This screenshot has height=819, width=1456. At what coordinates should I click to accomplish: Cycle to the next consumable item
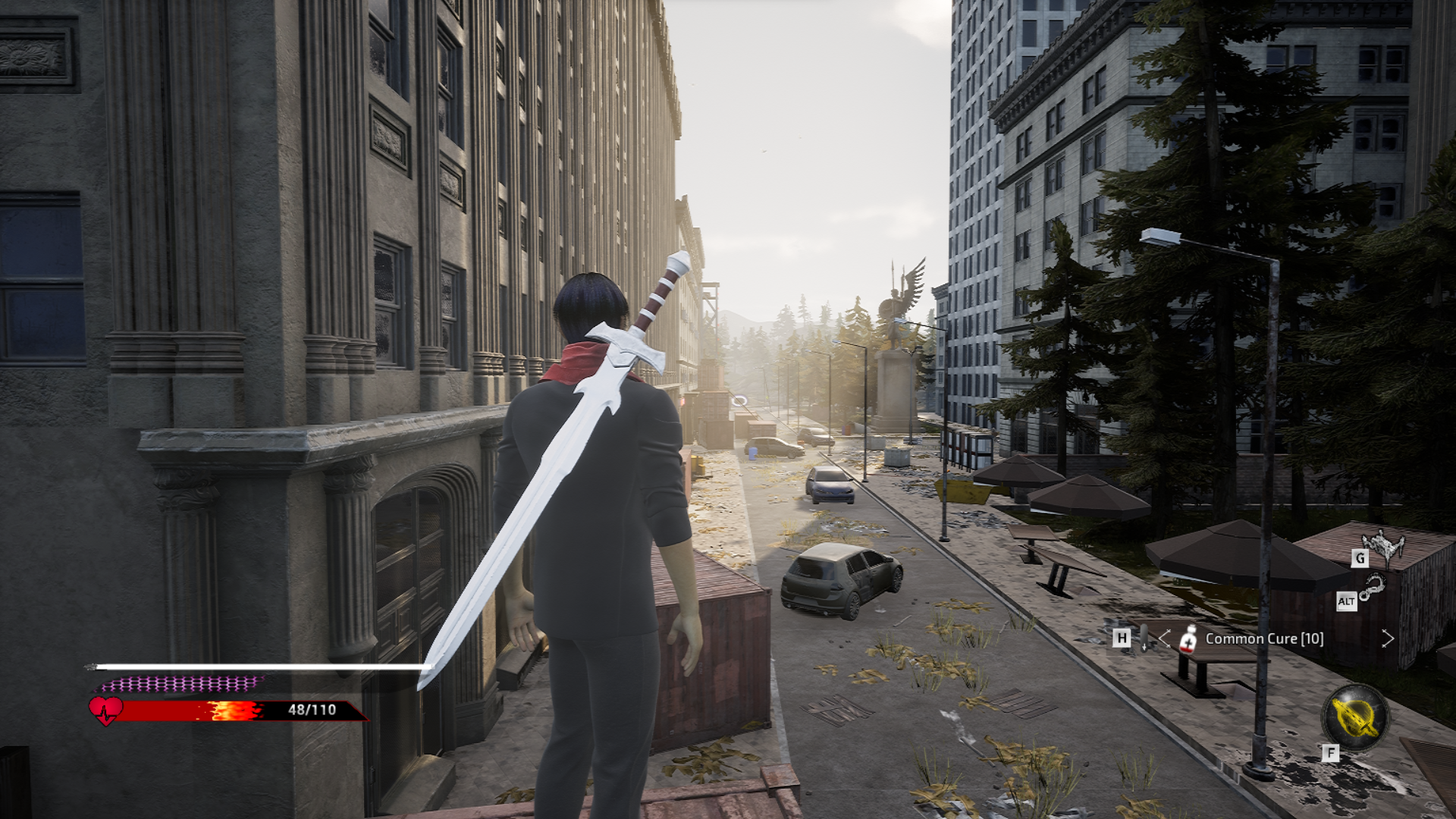pos(1387,639)
